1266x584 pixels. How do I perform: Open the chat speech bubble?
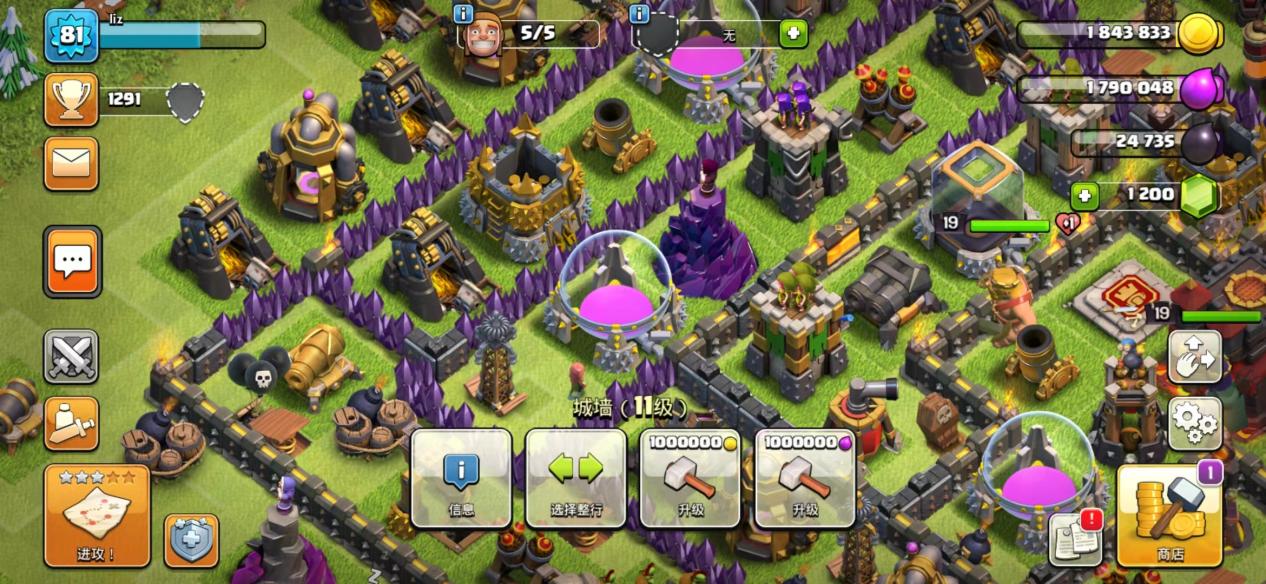click(x=72, y=262)
